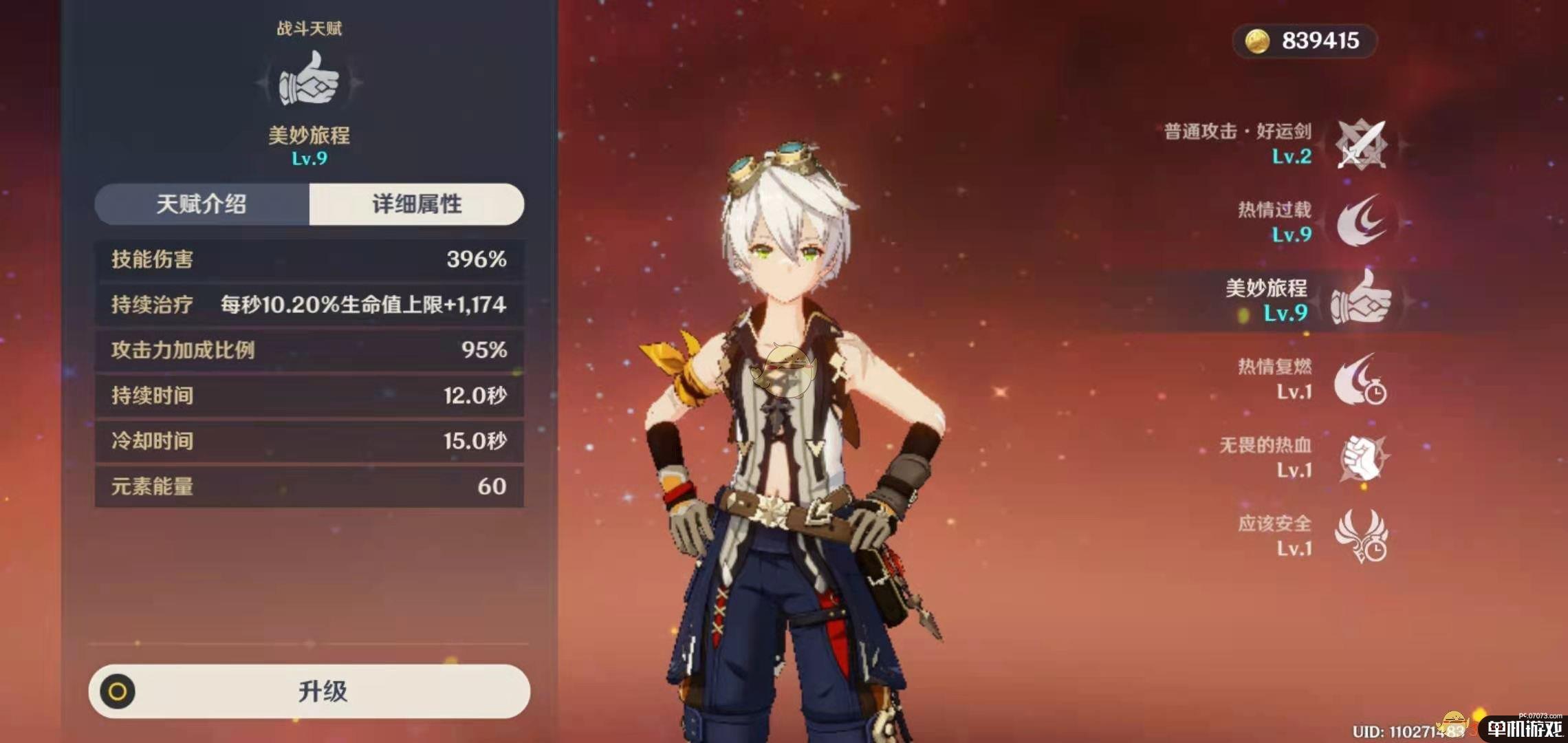Open the 热情复燃 passive talent
This screenshot has height=743, width=1568.
1360,379
